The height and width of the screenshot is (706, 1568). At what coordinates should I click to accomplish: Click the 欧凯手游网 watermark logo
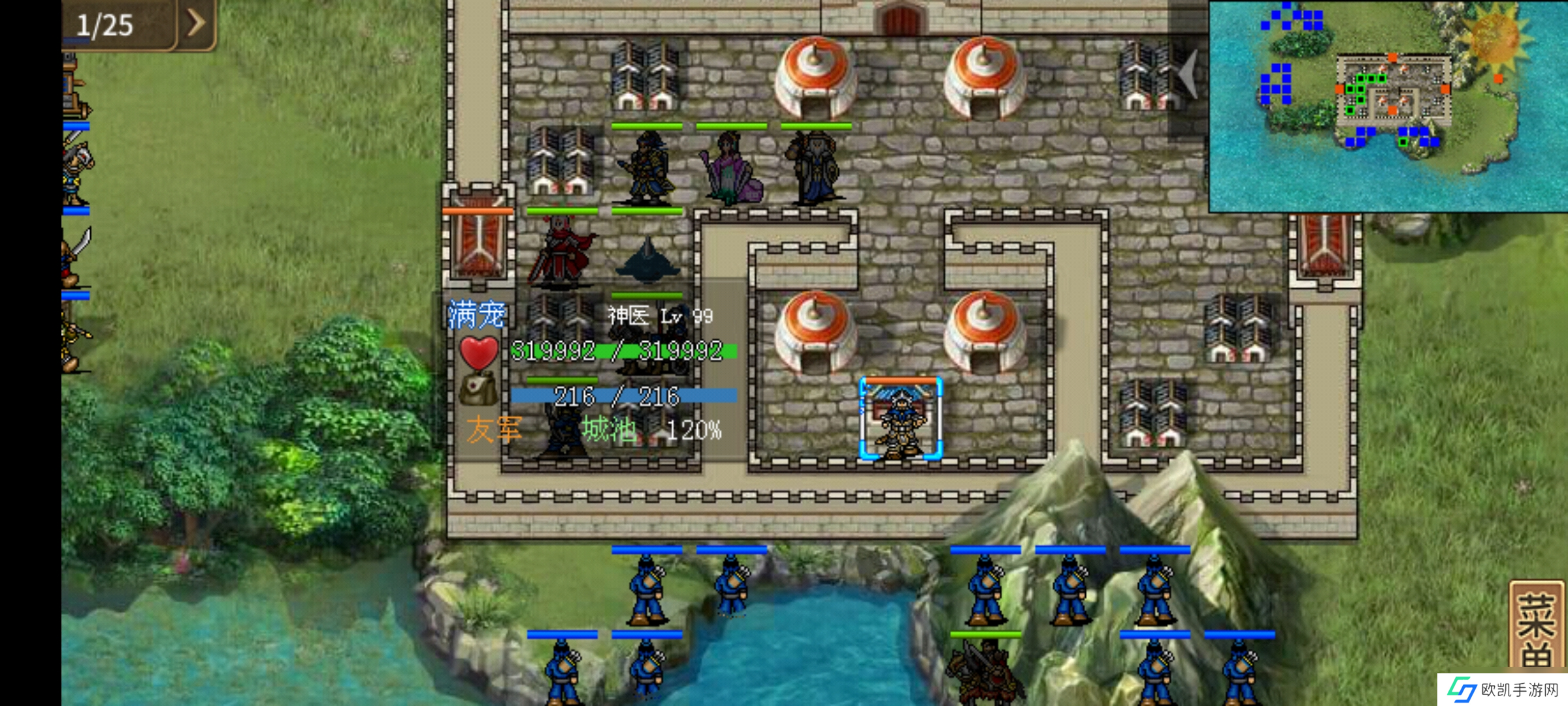click(1502, 690)
